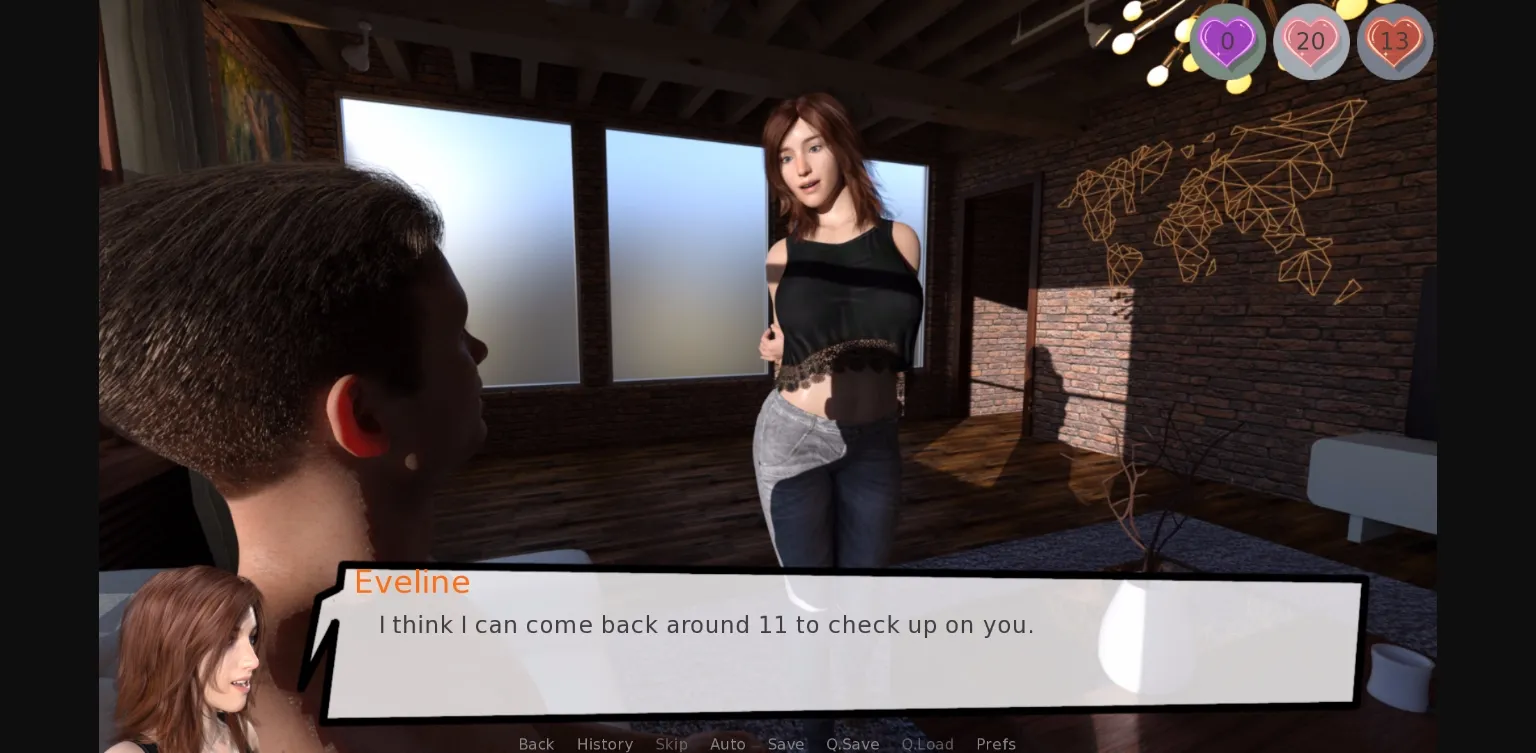The image size is (1536, 753).
Task: Click the pink heart counter showing 20
Action: (1311, 42)
